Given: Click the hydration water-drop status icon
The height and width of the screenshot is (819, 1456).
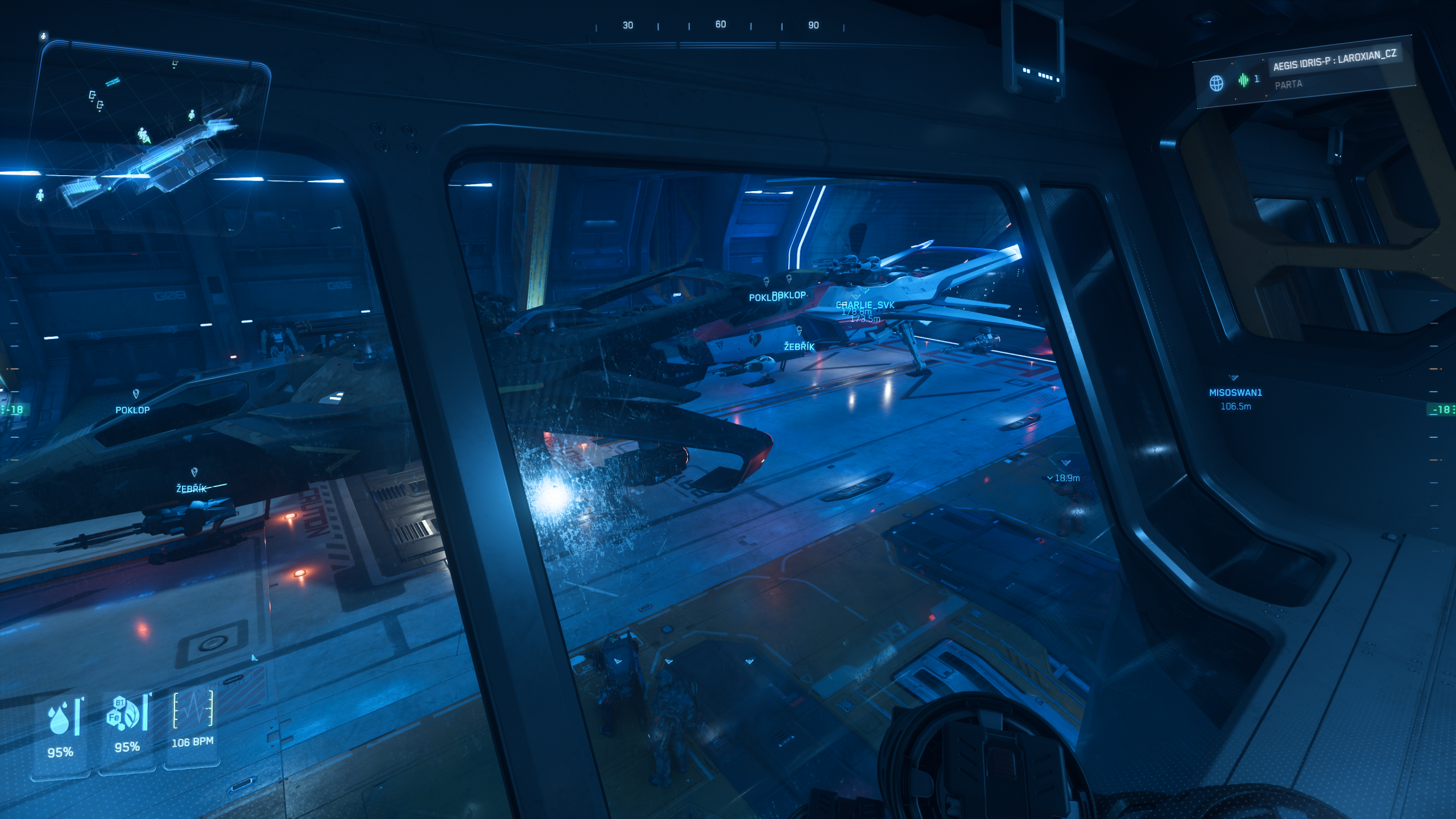Looking at the screenshot, I should (x=60, y=719).
